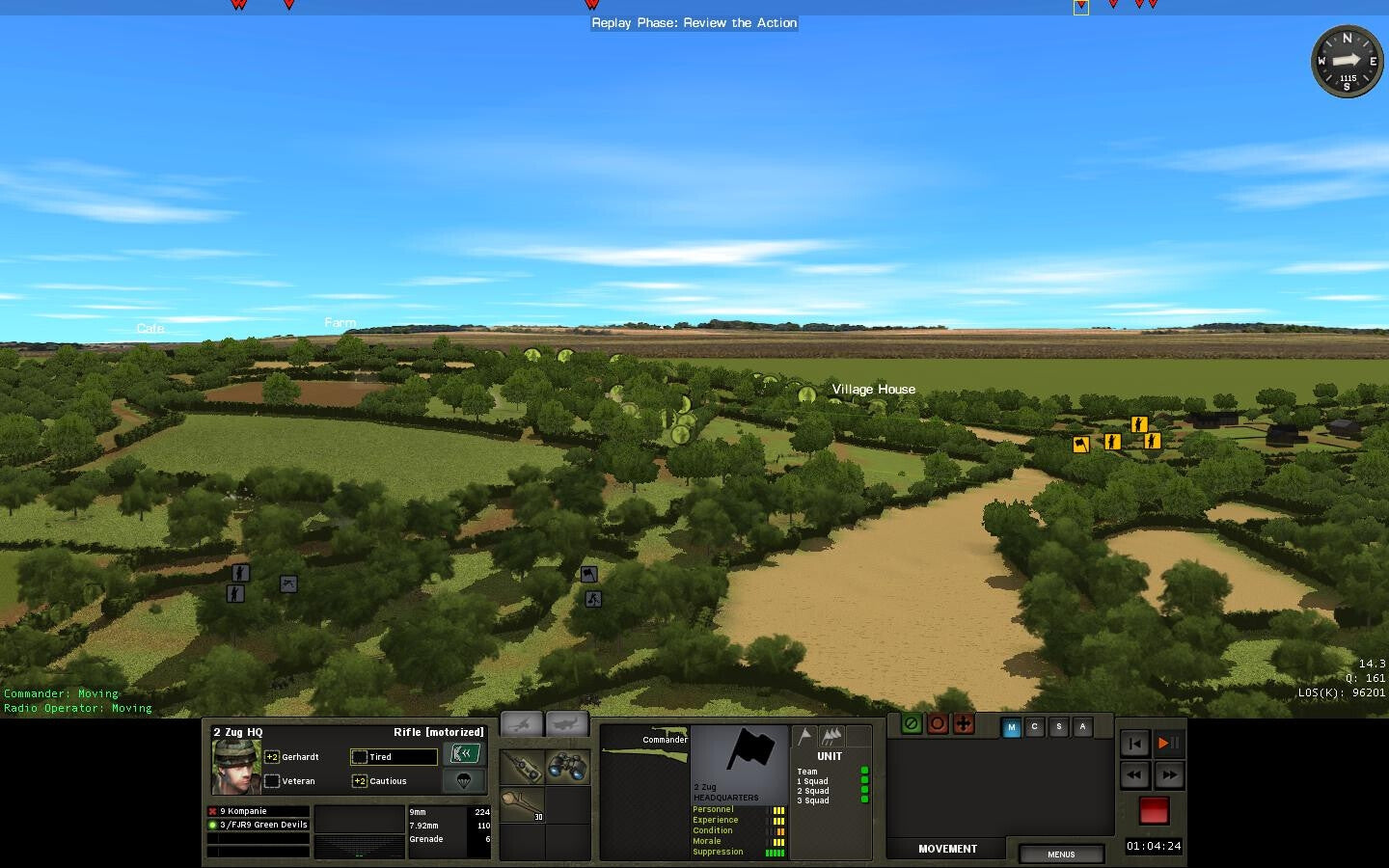Open the terrain tab above the UNIT panel
1389x868 pixels.
[x=831, y=737]
